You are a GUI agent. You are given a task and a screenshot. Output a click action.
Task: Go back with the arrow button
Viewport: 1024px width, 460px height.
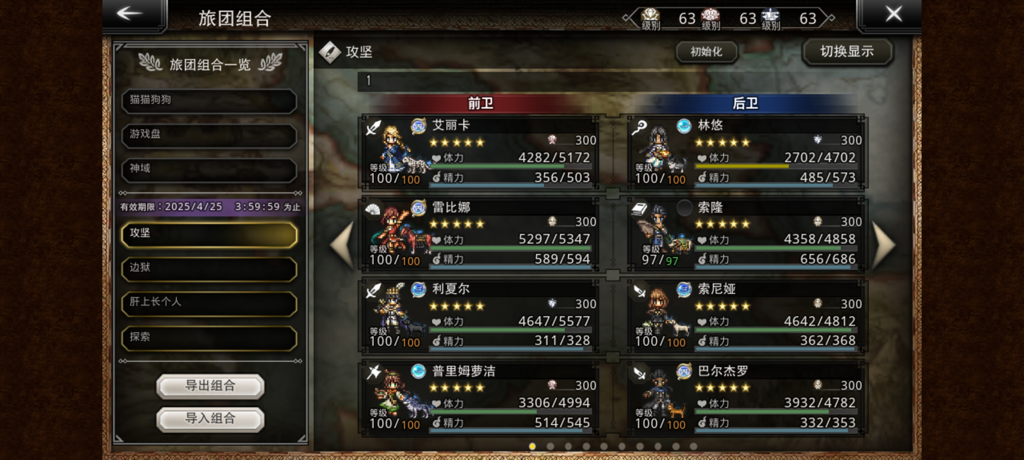point(133,15)
